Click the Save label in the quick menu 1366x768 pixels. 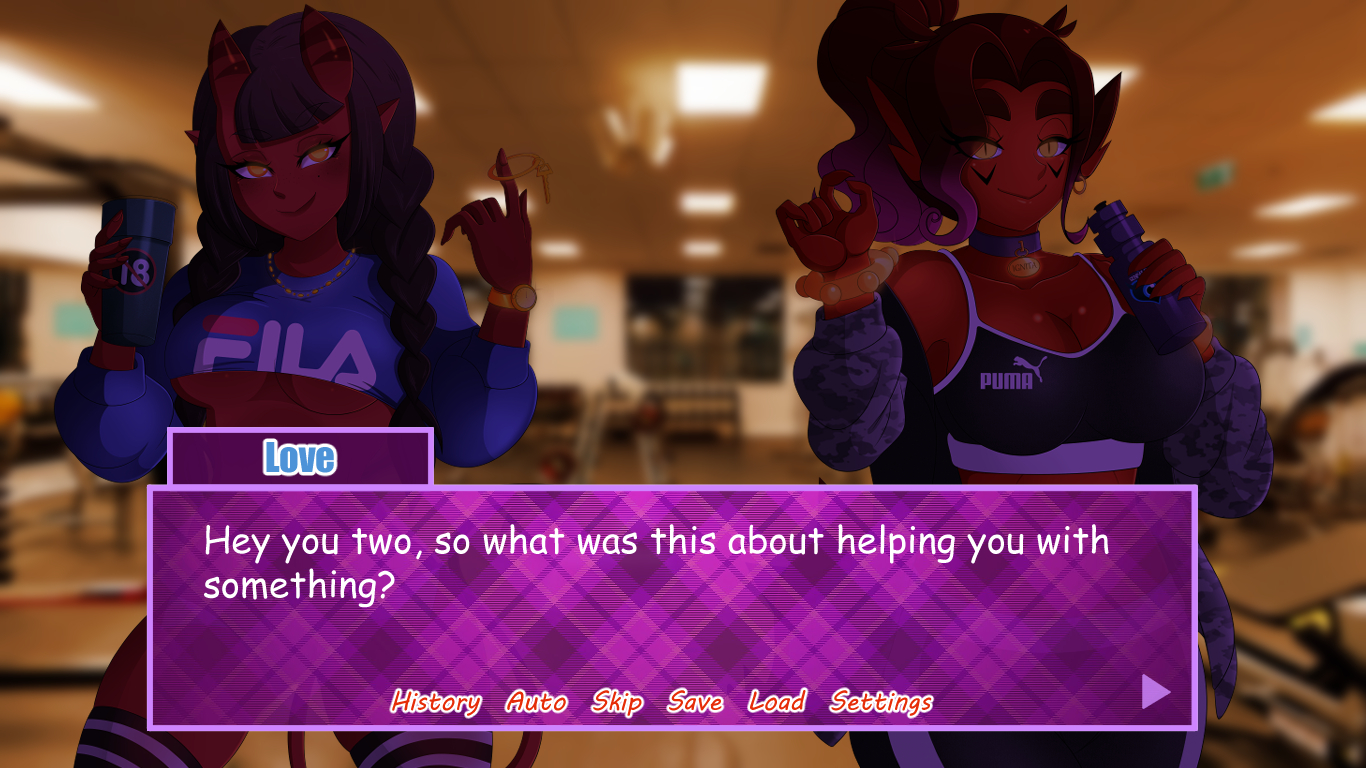692,702
